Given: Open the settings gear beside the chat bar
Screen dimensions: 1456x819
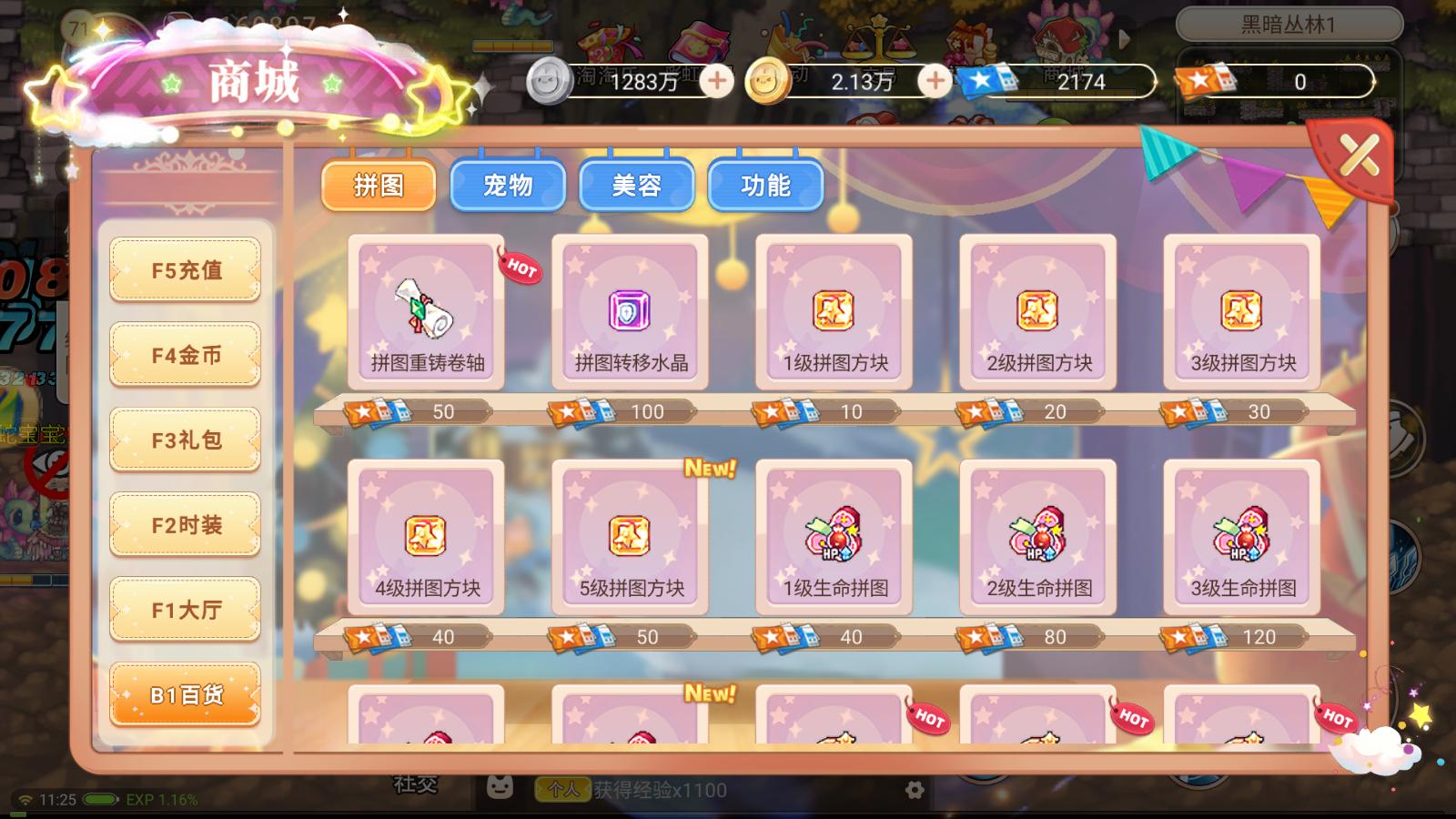Looking at the screenshot, I should pyautogui.click(x=915, y=791).
